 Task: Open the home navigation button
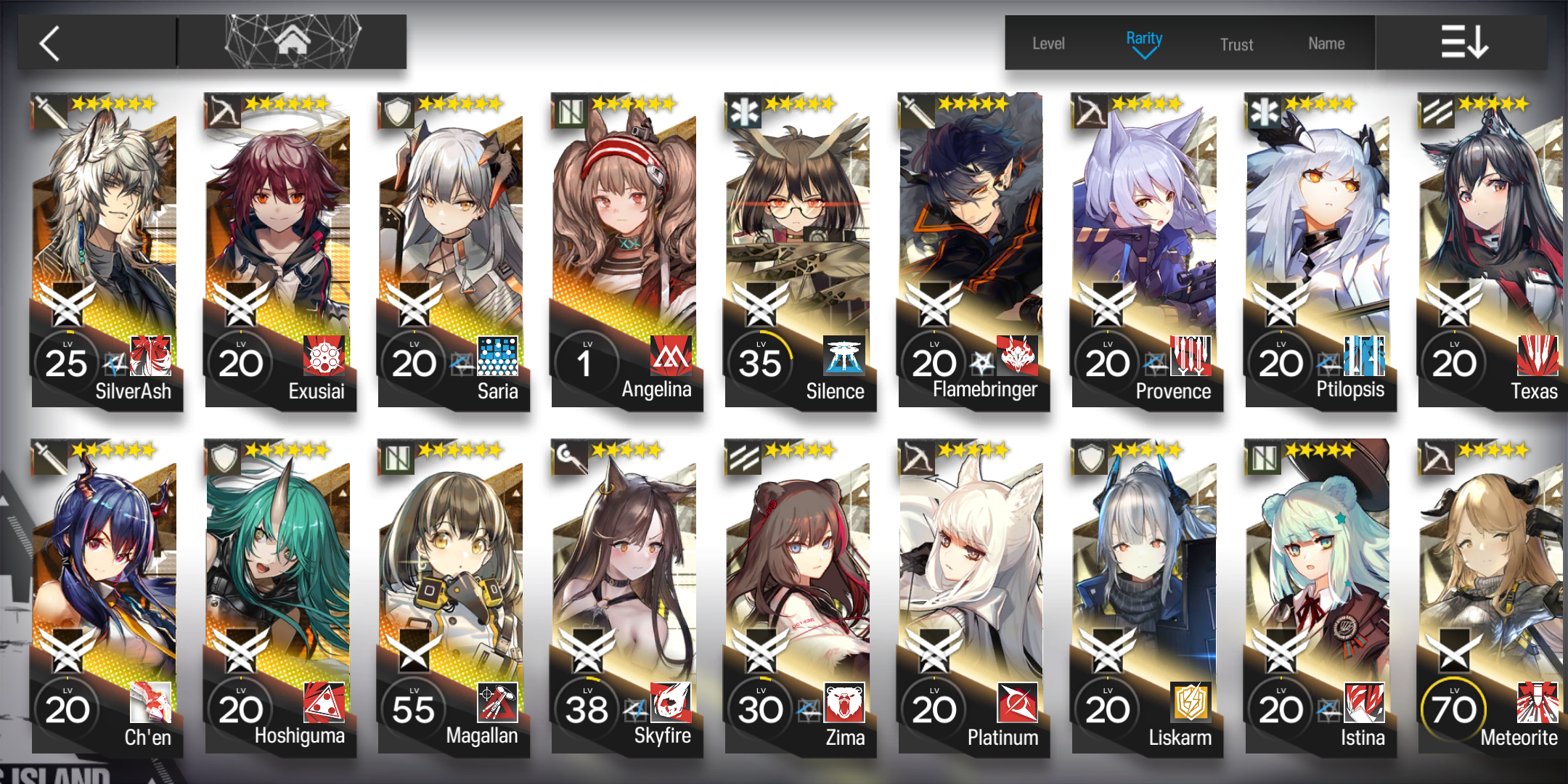pyautogui.click(x=293, y=42)
